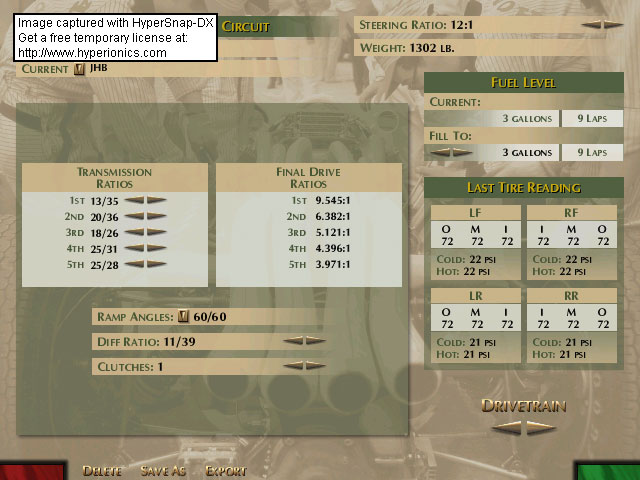
Task: Adjust the Fill To fuel arrows
Action: point(450,152)
